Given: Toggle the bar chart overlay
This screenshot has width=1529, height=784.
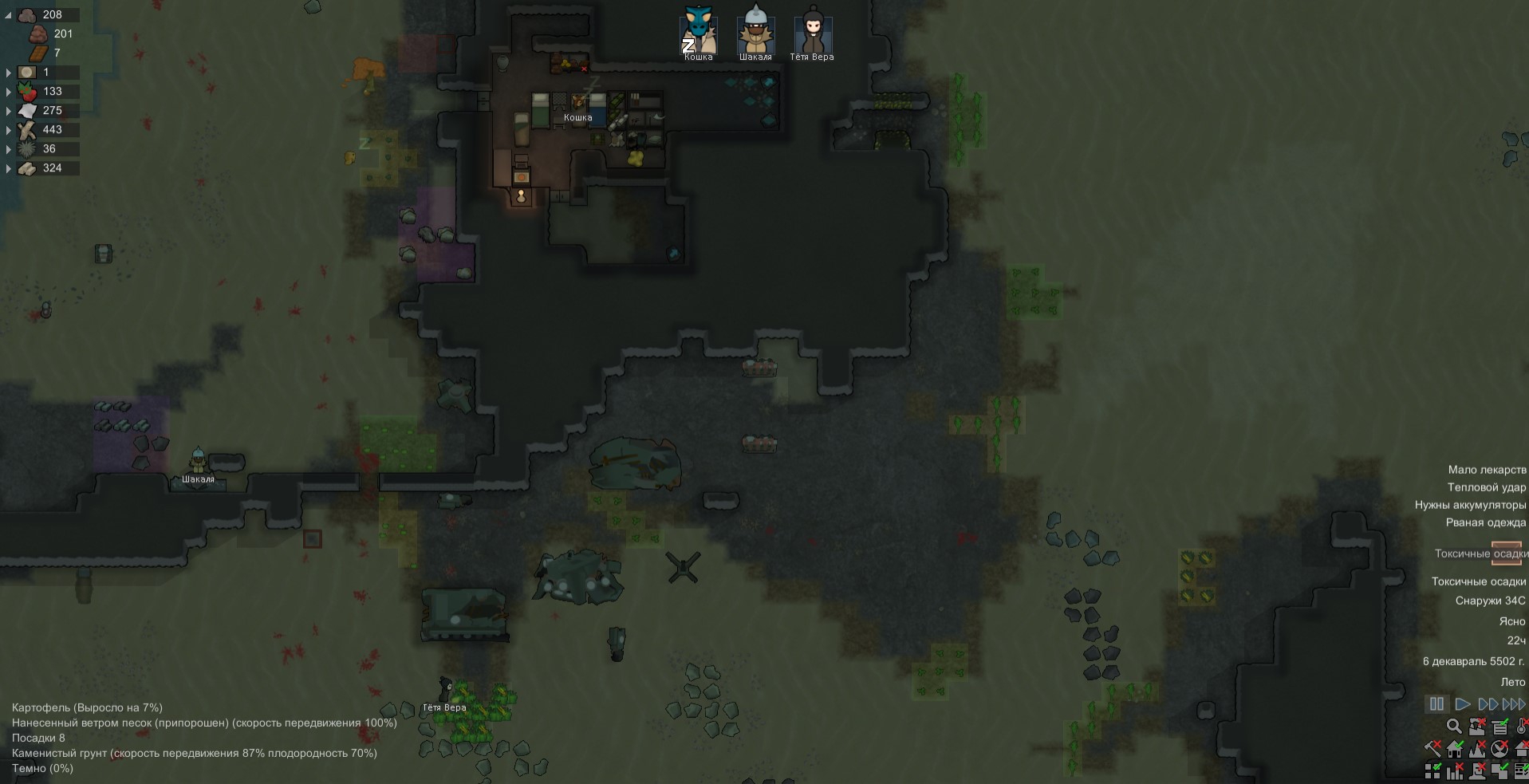Looking at the screenshot, I should coord(1455,770).
